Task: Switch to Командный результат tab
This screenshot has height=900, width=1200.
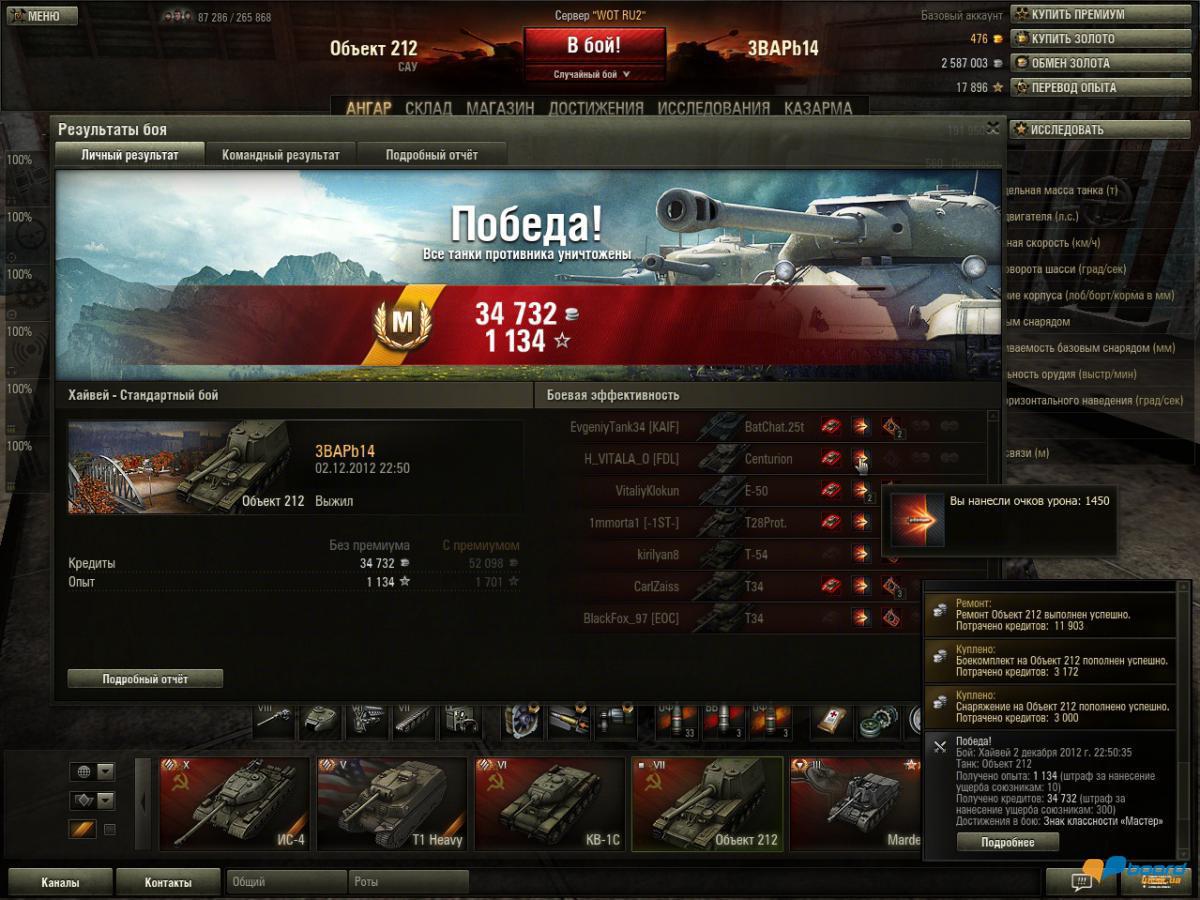Action: point(281,155)
